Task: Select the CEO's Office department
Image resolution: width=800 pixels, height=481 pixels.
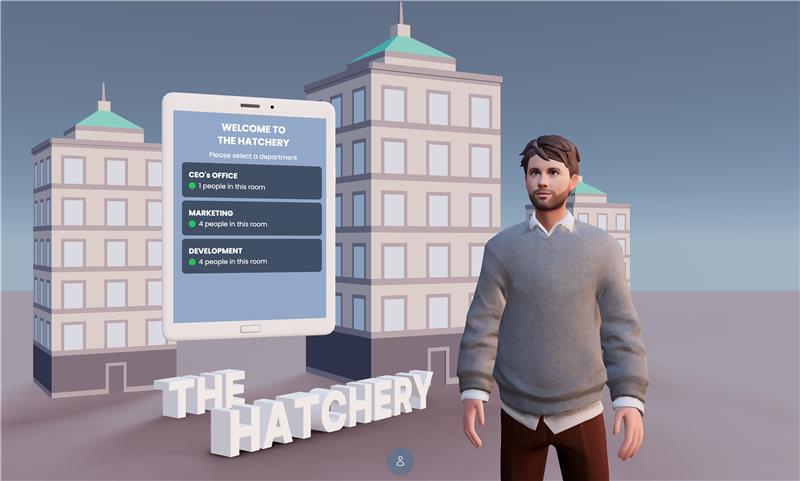Action: click(251, 181)
